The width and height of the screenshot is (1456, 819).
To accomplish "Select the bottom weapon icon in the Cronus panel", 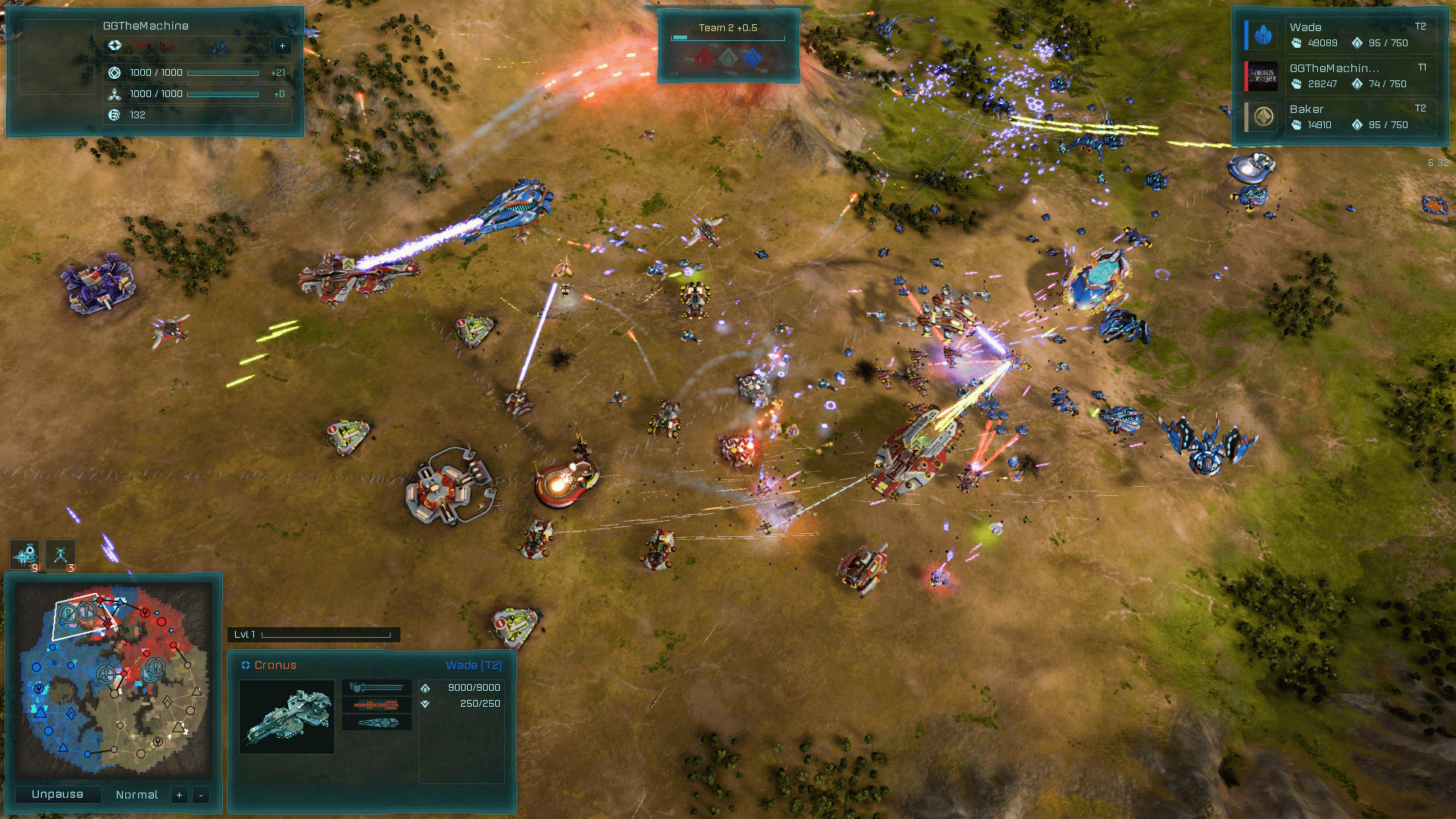I will point(377,723).
